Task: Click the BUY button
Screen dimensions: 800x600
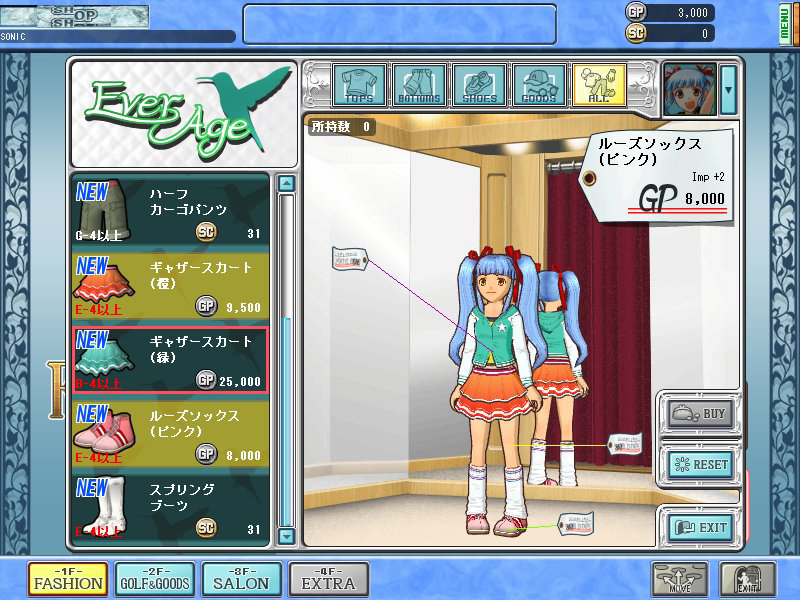Action: [702, 412]
